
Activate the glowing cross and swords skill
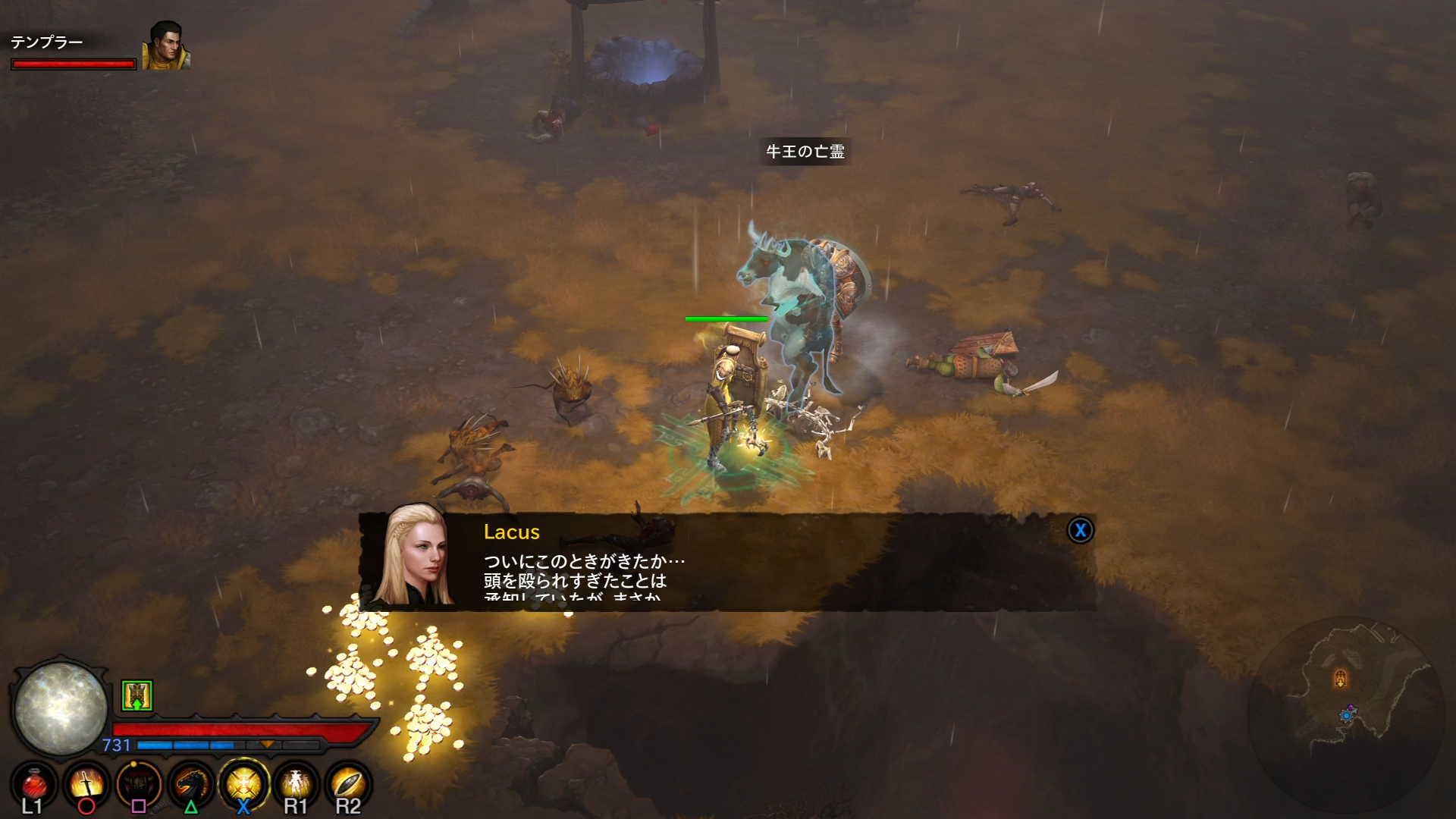[x=243, y=786]
